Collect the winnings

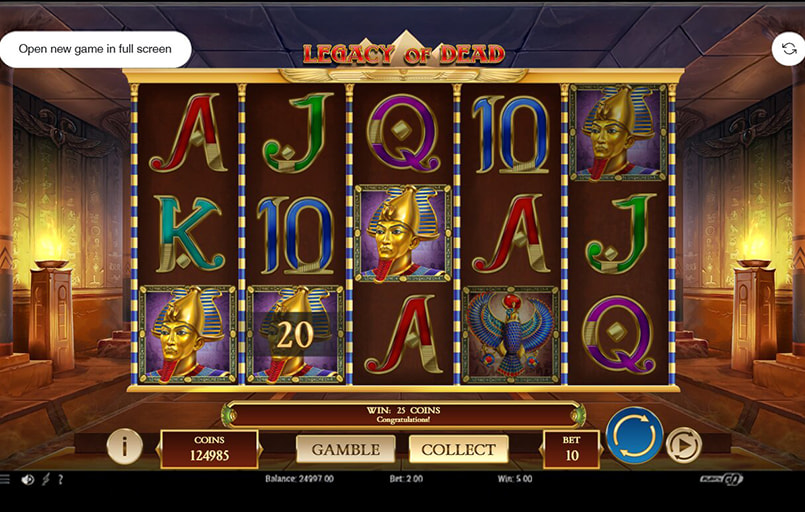tap(458, 449)
